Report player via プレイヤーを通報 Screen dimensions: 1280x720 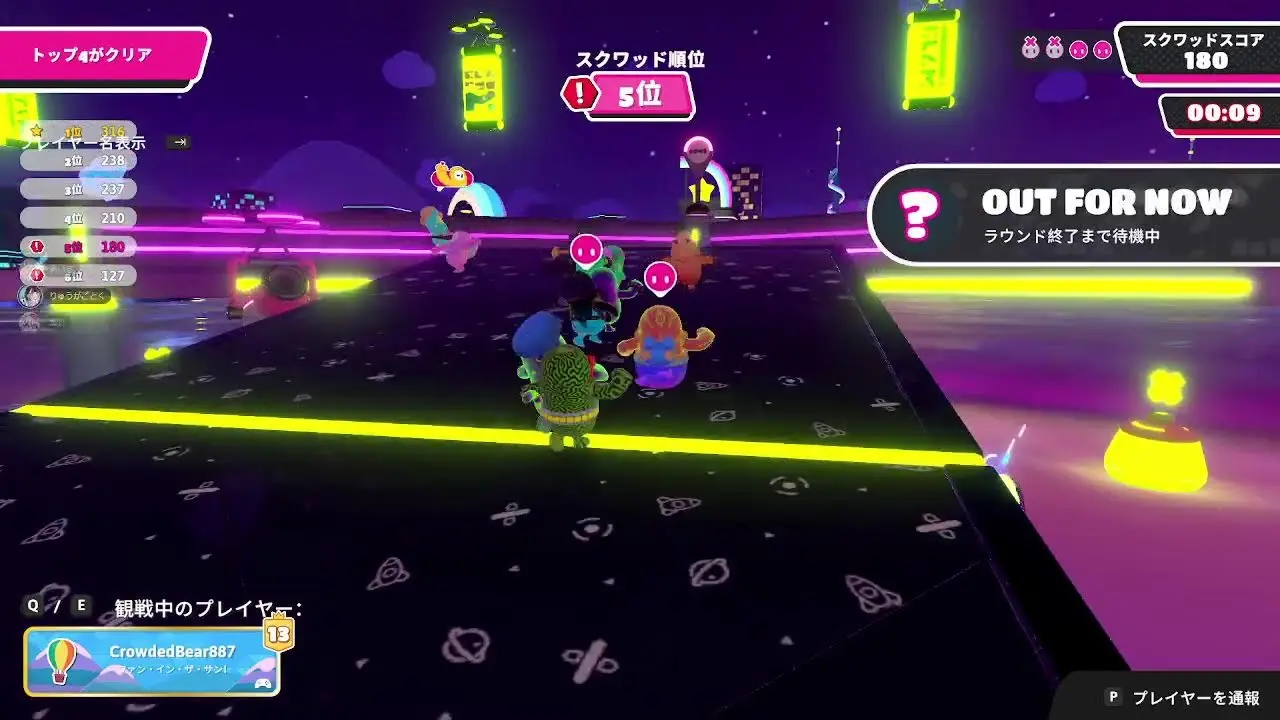pyautogui.click(x=1183, y=697)
